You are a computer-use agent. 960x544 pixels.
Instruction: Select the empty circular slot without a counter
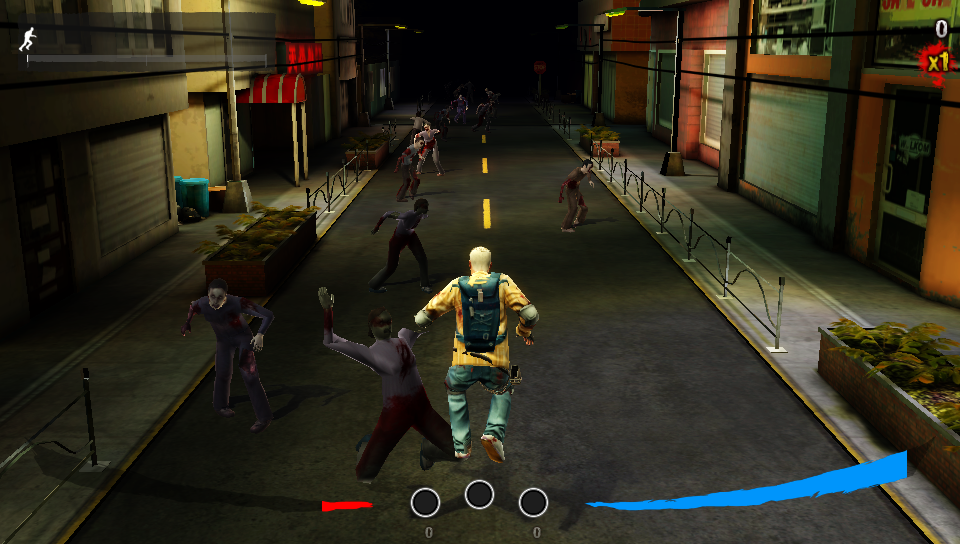(479, 494)
